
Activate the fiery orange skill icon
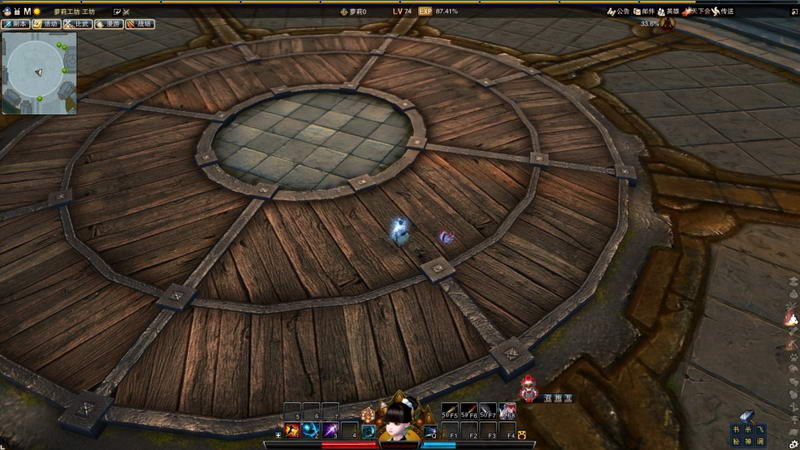click(x=293, y=431)
